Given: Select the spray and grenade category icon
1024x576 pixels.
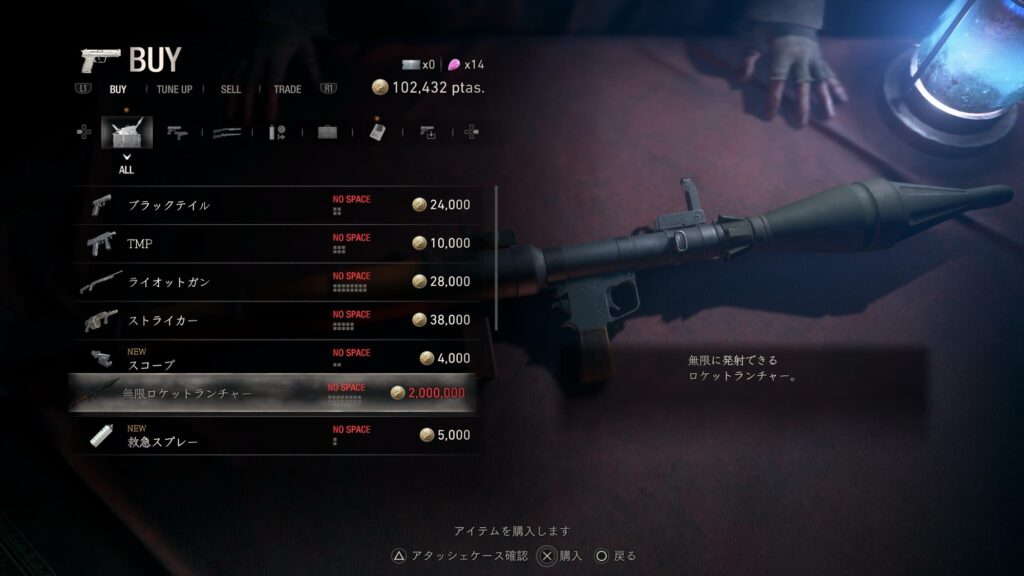Looking at the screenshot, I should [277, 132].
